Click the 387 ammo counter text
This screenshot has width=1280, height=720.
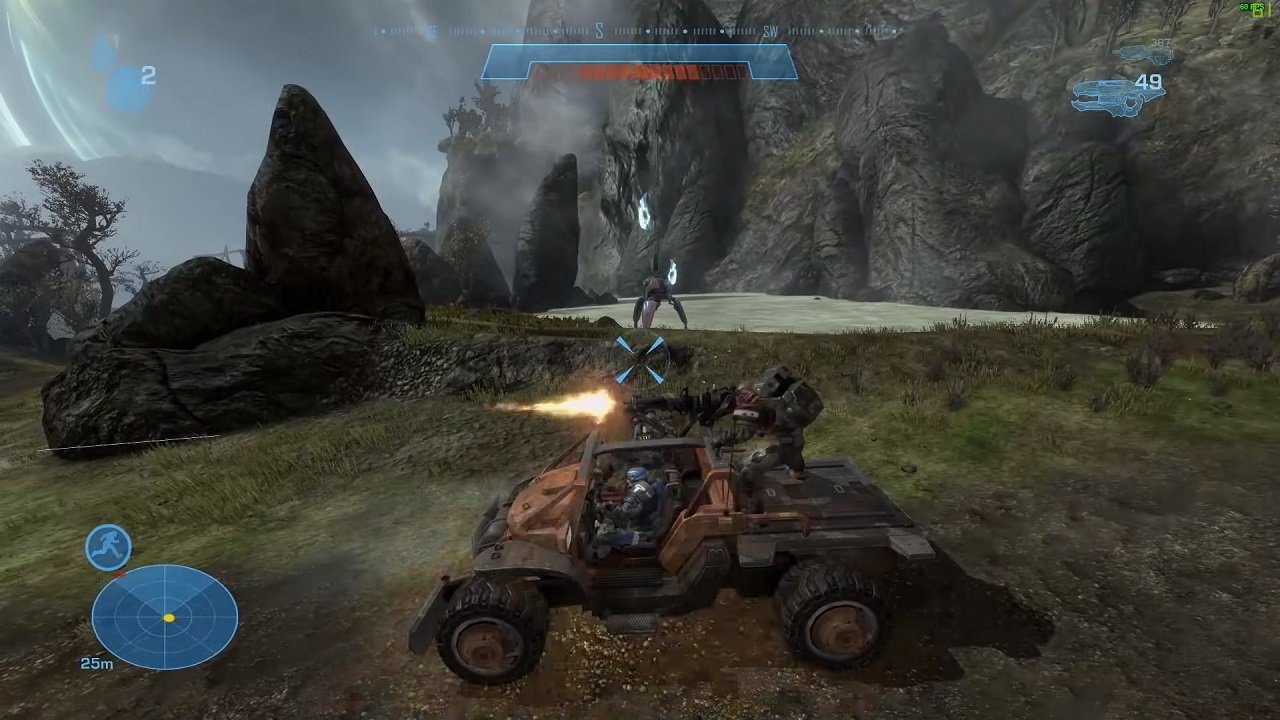[1160, 42]
